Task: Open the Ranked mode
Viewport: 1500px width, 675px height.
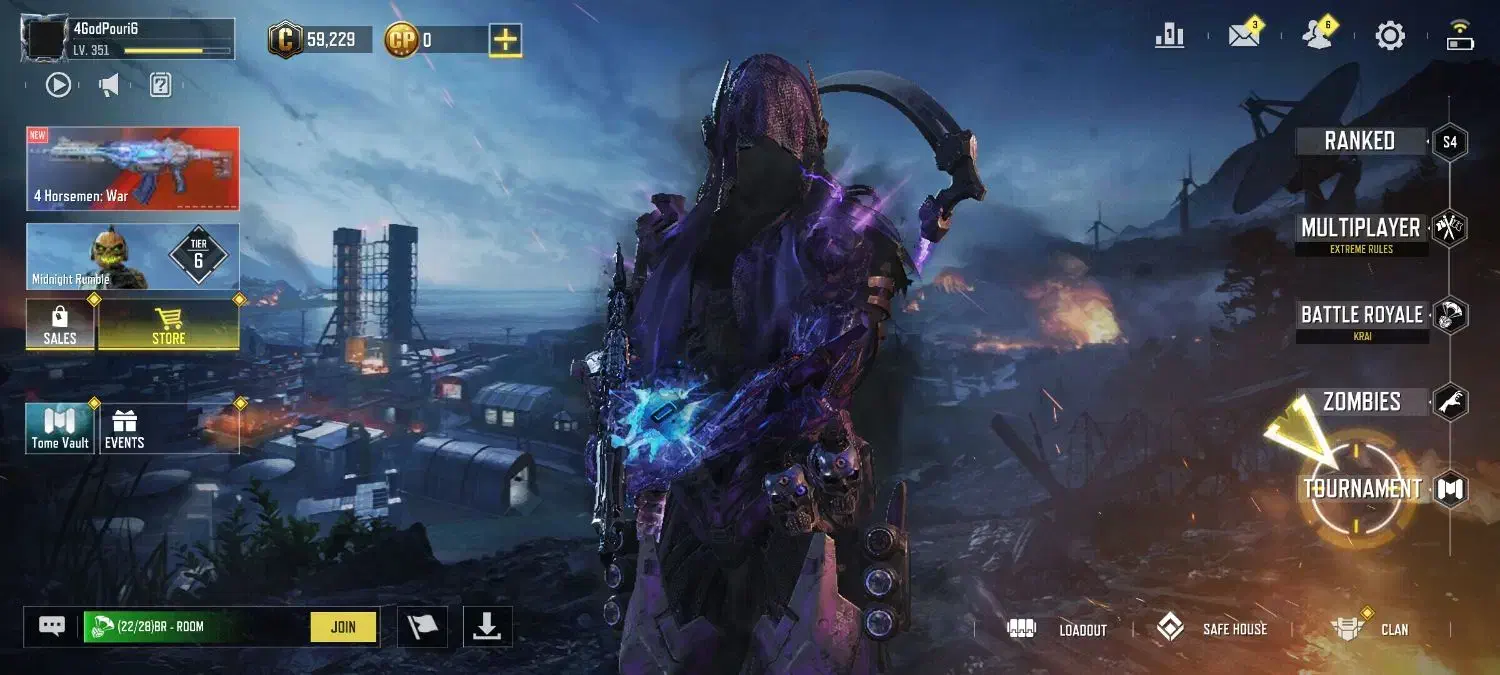Action: 1360,141
